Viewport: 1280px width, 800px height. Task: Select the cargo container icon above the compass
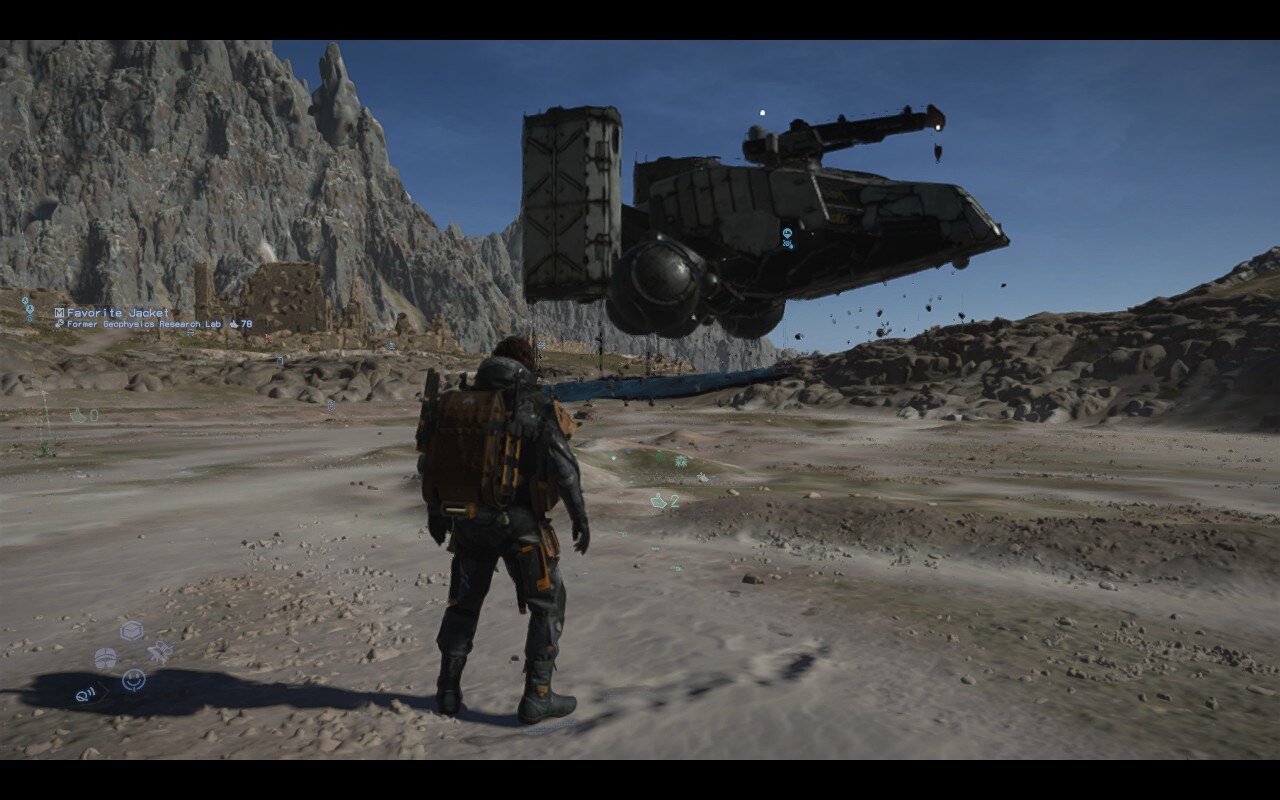point(132,630)
